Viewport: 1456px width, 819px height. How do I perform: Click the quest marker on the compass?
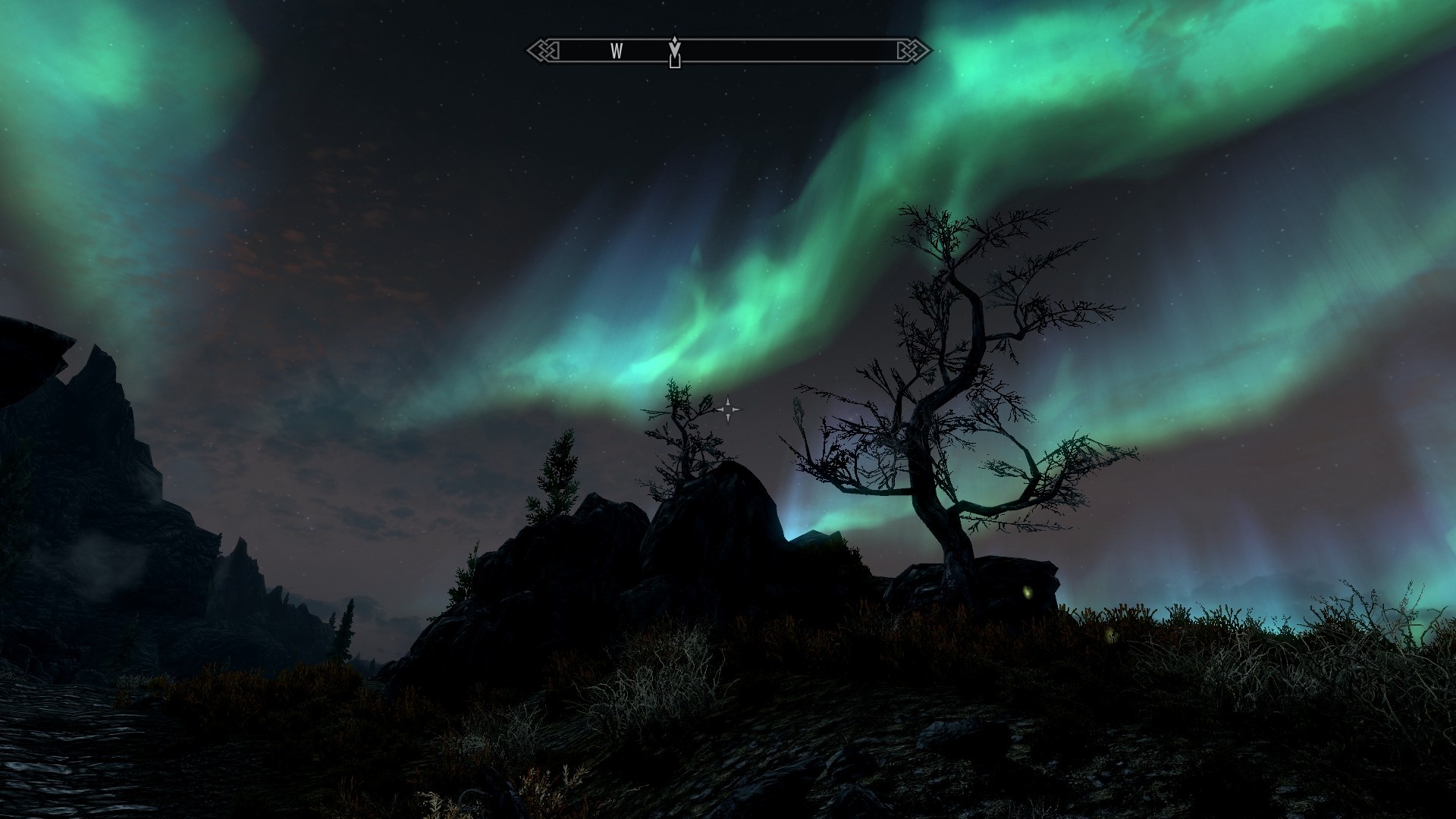[x=674, y=52]
